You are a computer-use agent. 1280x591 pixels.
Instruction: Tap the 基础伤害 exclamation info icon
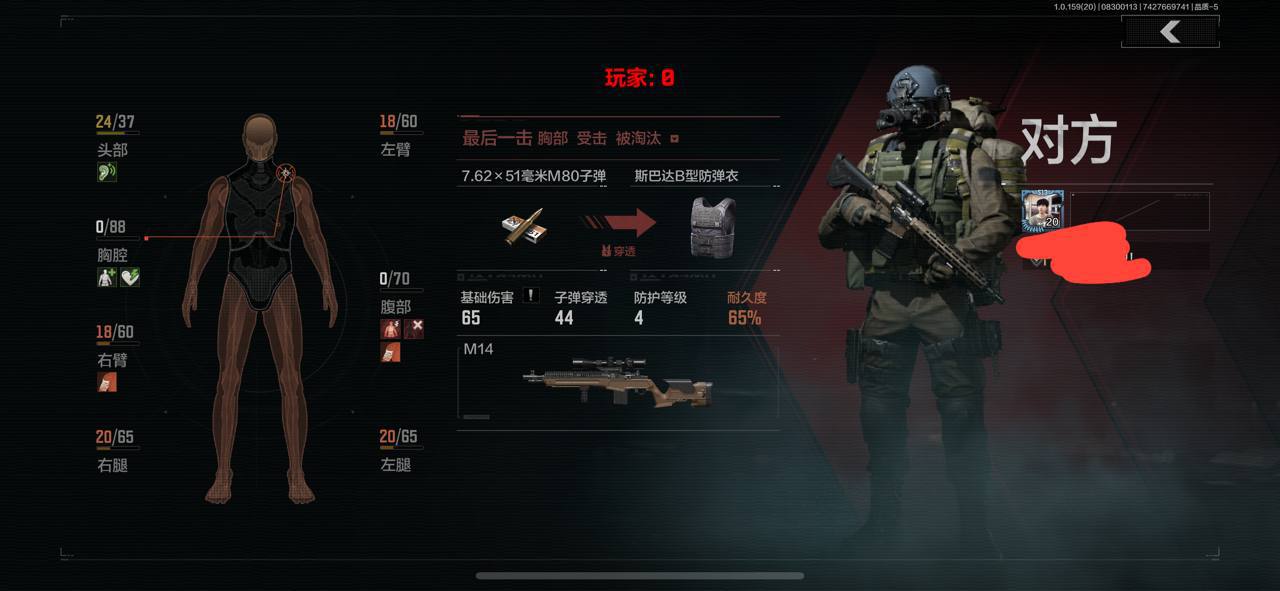[x=533, y=296]
